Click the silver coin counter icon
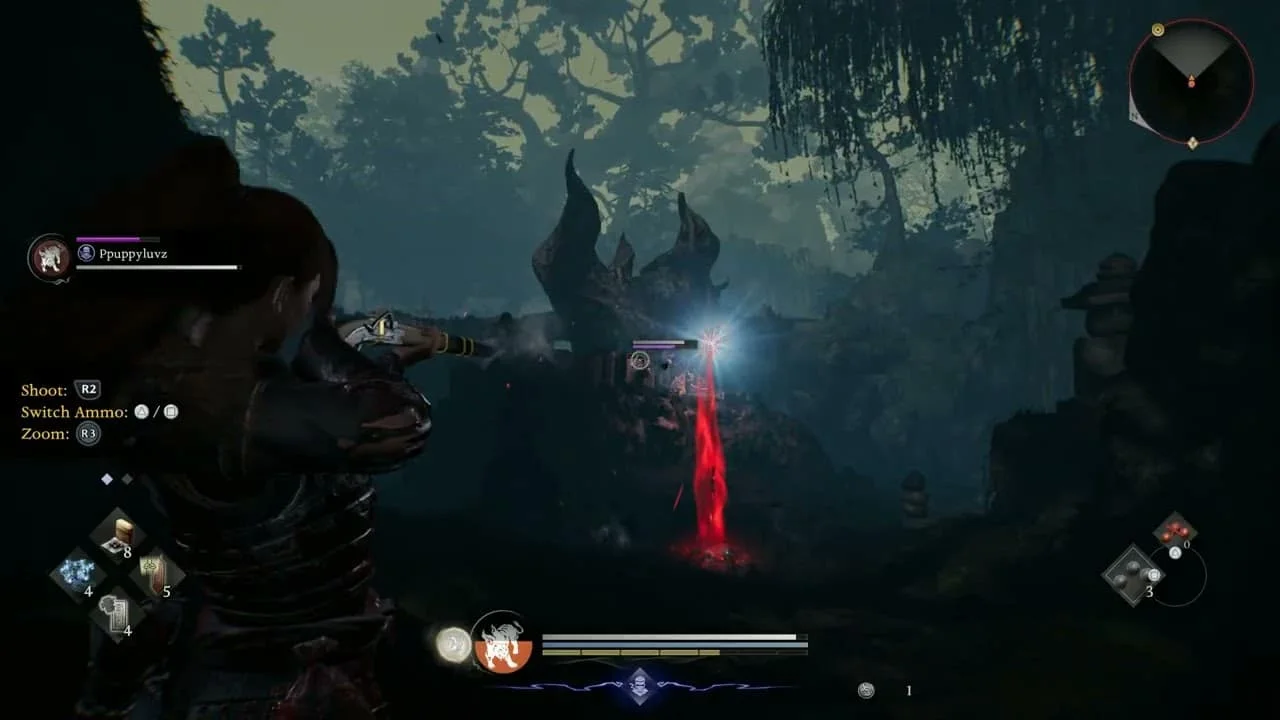1280x720 pixels. point(866,690)
